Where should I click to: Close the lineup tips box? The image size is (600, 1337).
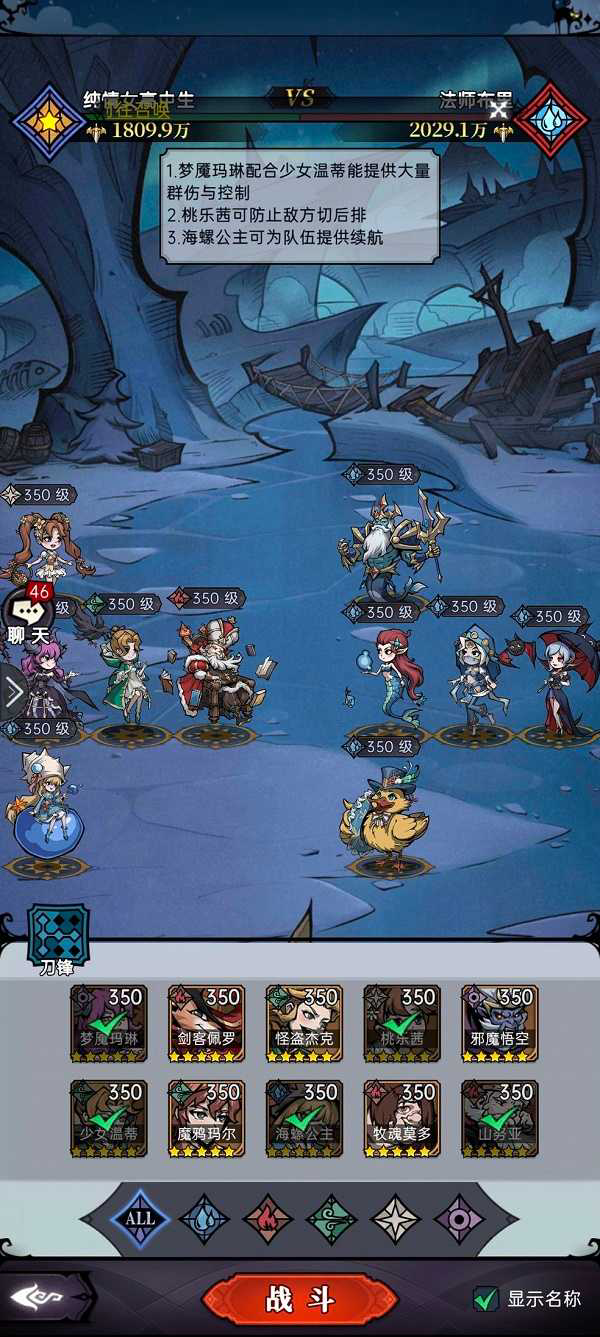coord(497,109)
